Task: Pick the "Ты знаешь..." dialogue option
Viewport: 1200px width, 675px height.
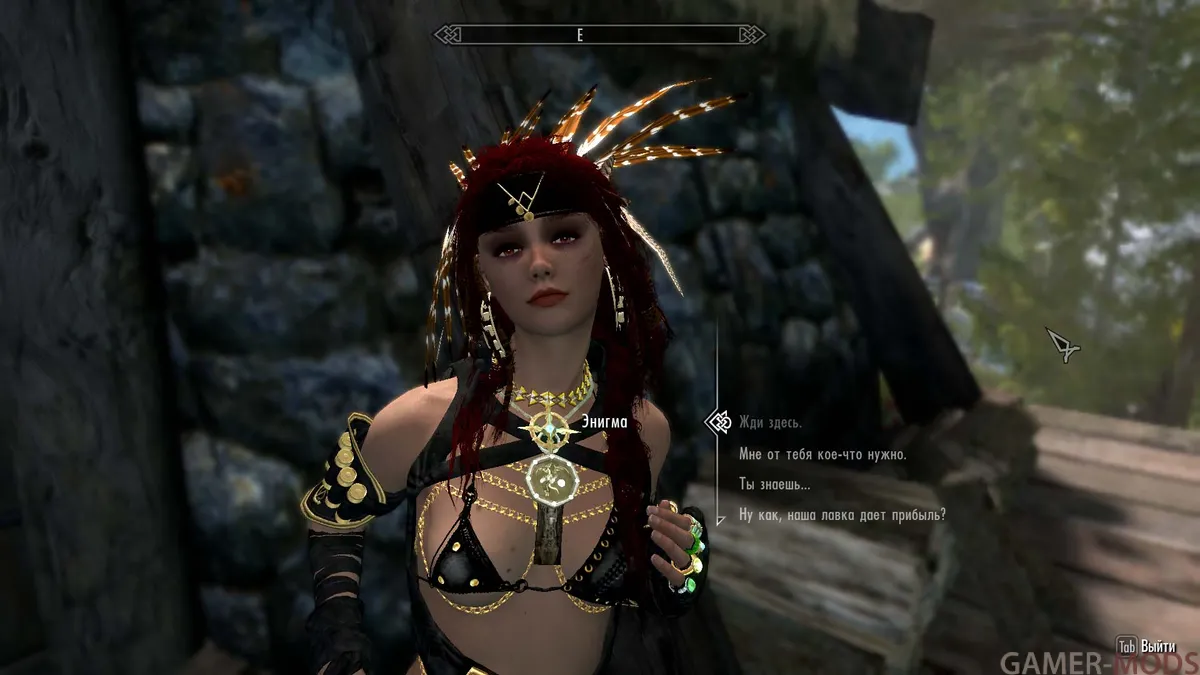Action: click(x=775, y=485)
